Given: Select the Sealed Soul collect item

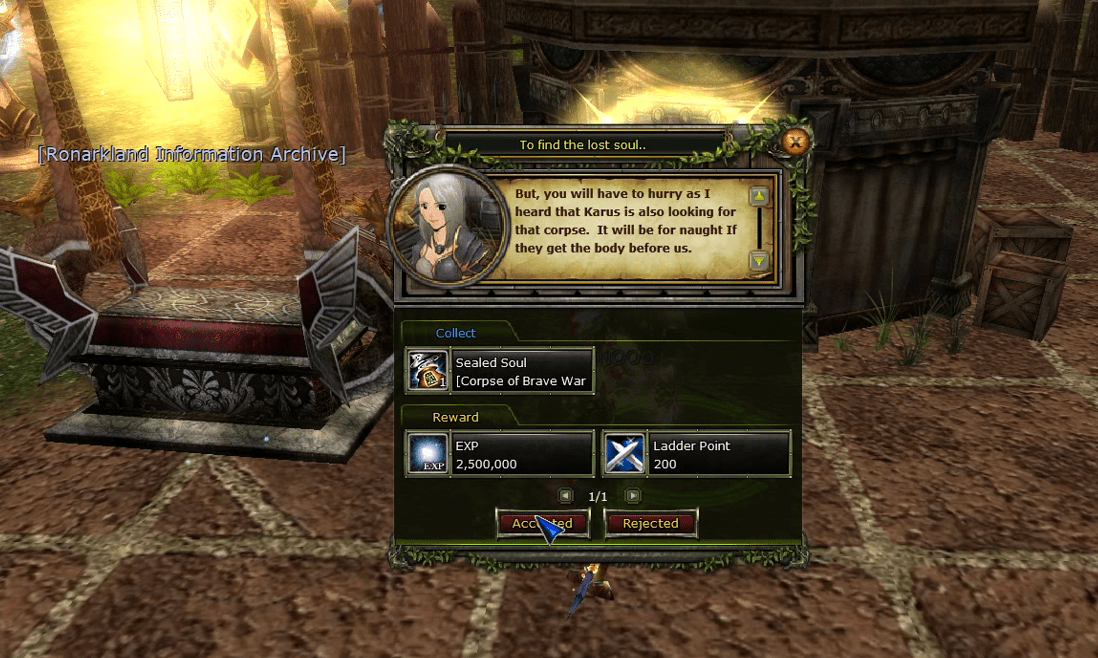Looking at the screenshot, I should pyautogui.click(x=500, y=371).
